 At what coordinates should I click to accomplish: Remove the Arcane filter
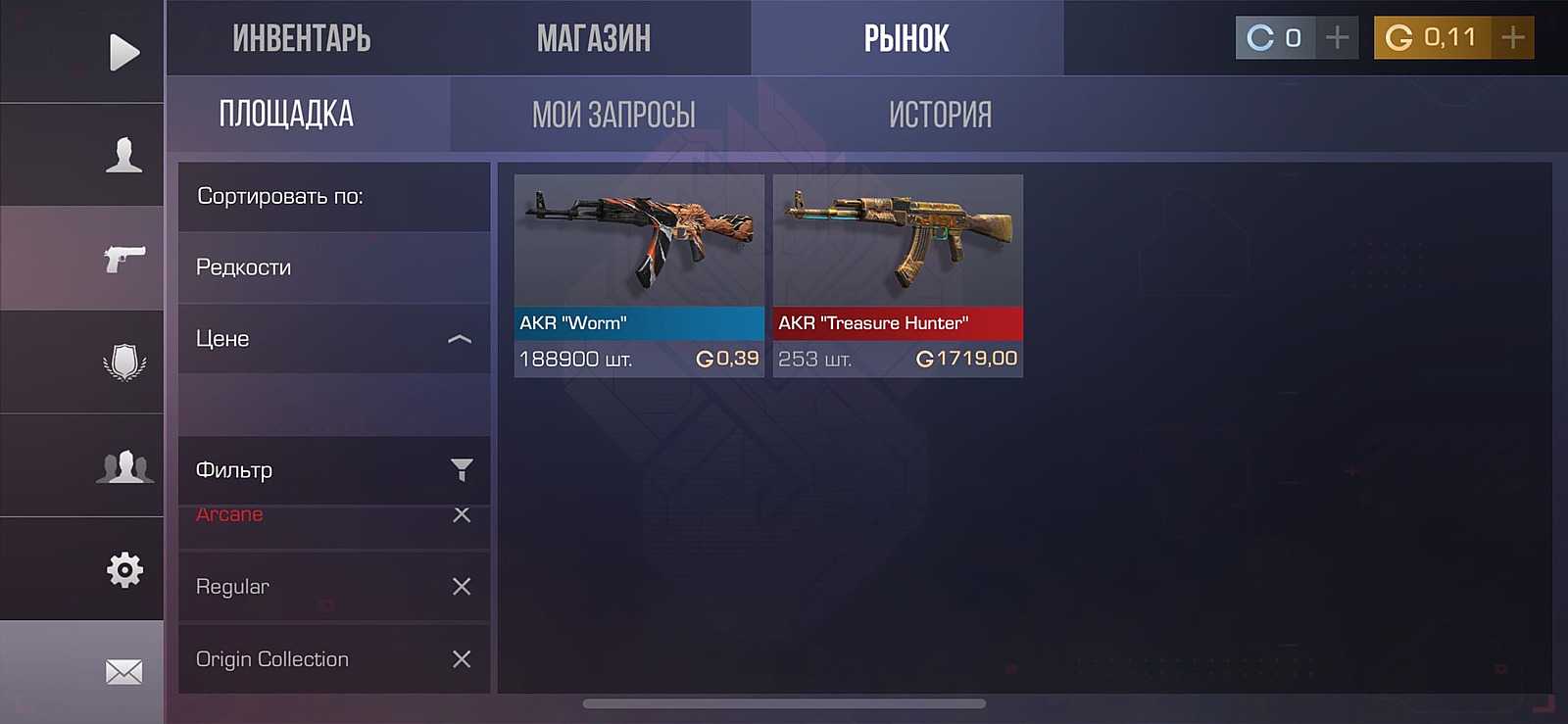pos(462,515)
